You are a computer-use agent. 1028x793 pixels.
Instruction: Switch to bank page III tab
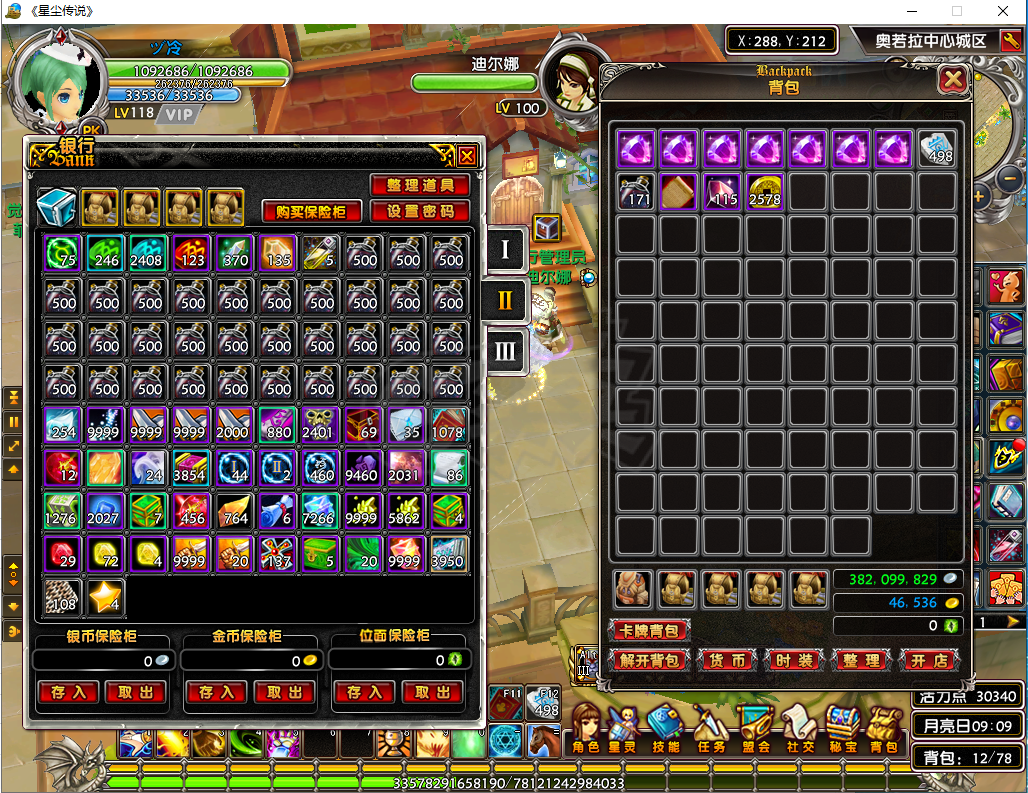[505, 350]
